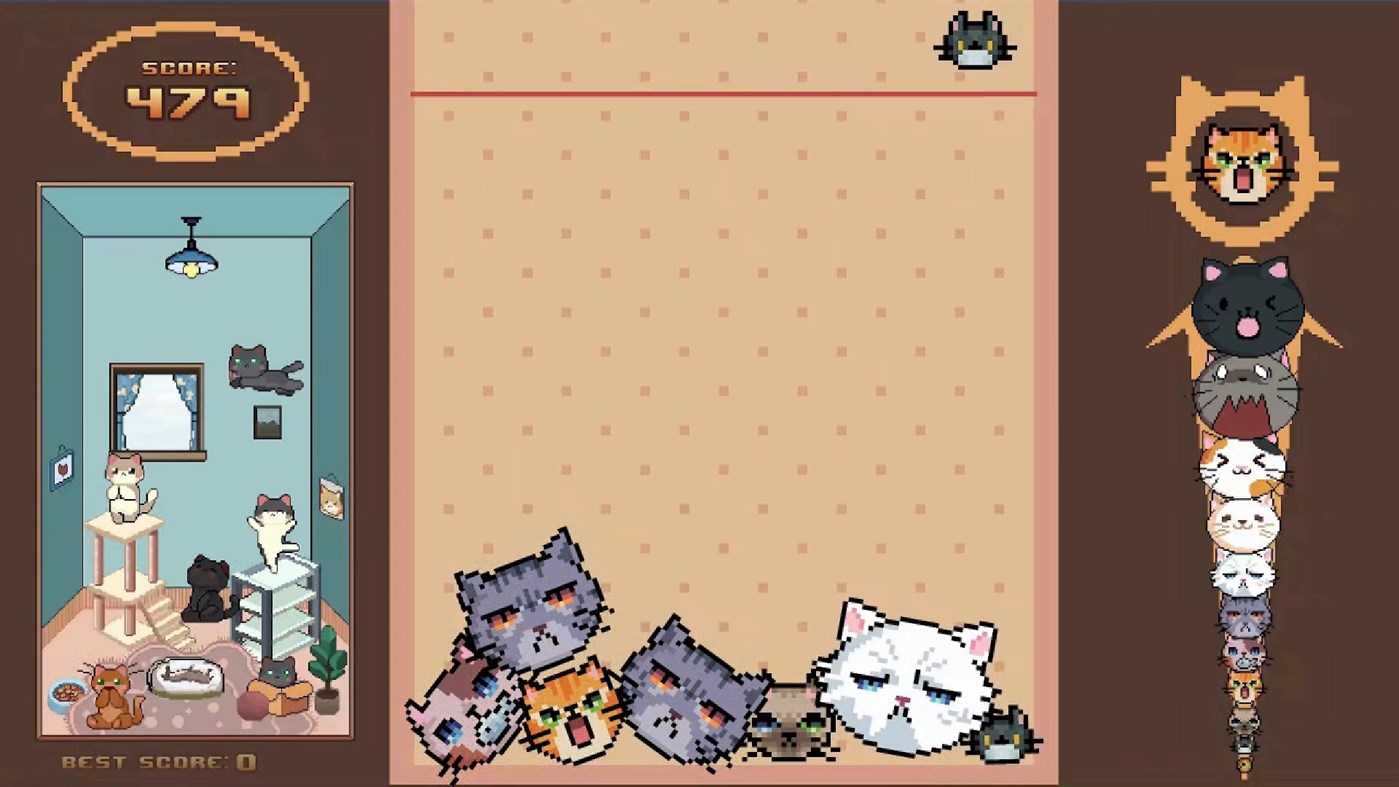Viewport: 1399px width, 787px height.
Task: Click the falling tuxedo cat at the top
Action: point(972,40)
